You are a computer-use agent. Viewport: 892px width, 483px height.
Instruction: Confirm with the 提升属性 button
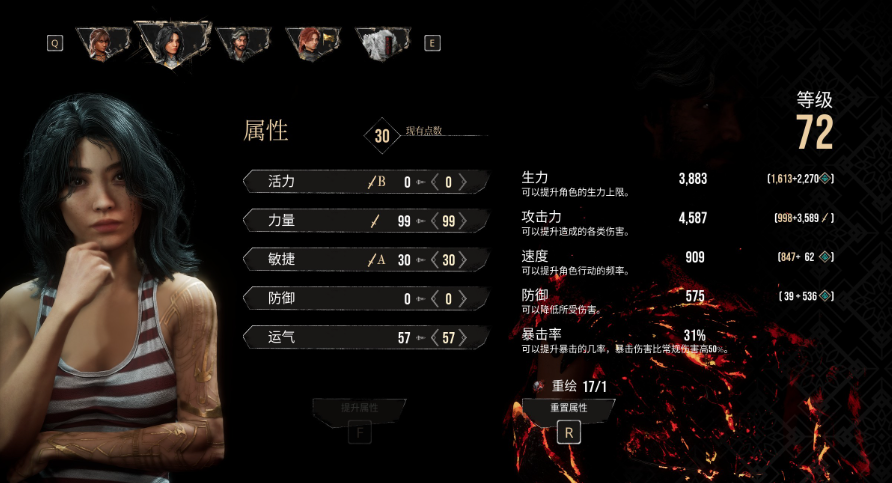359,409
